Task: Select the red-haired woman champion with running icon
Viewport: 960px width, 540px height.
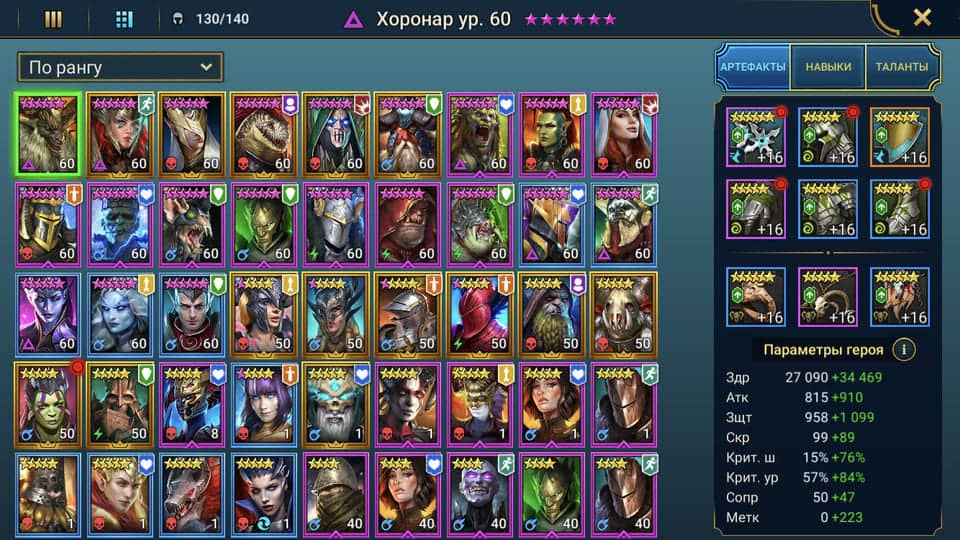Action: click(x=120, y=135)
